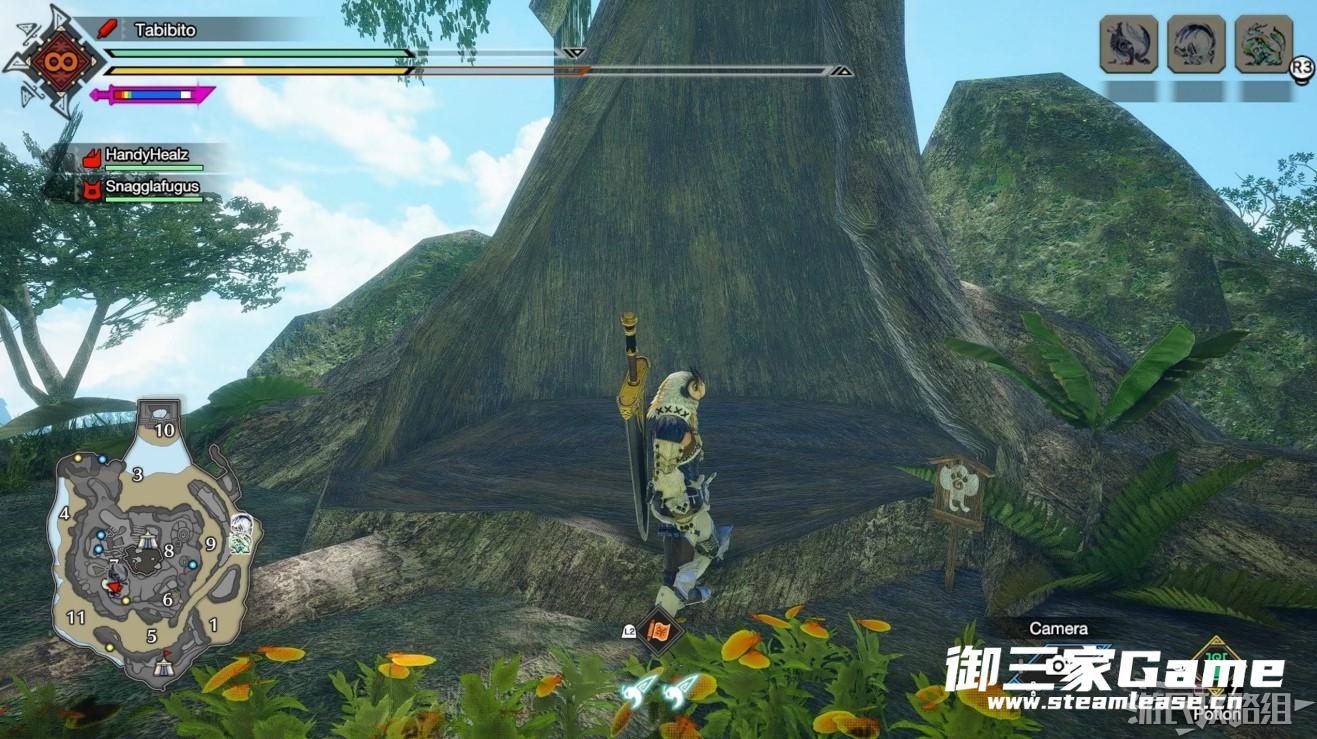Click the glowing wirebug charge icons

click(x=655, y=690)
